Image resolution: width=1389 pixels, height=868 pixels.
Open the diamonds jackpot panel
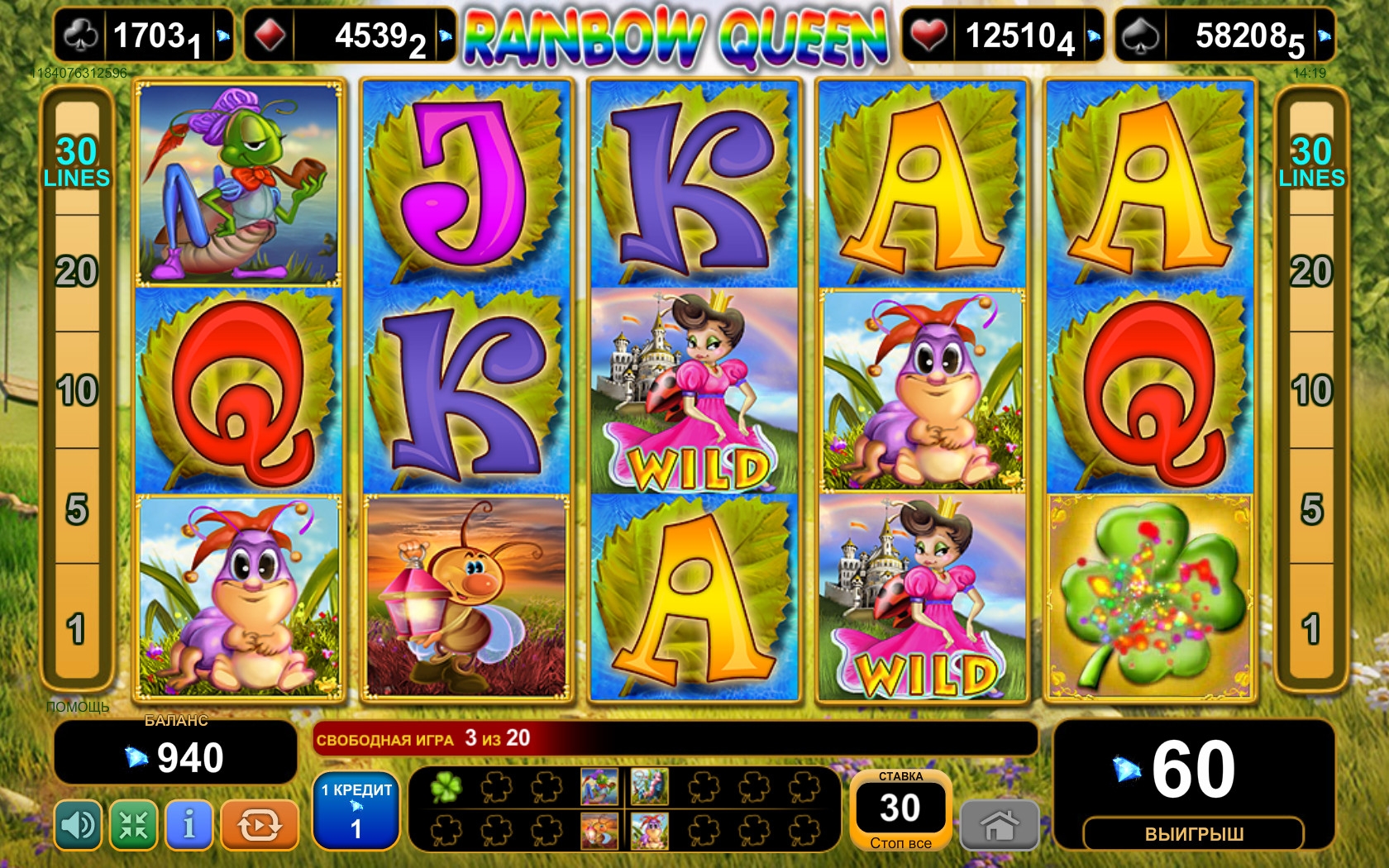[349, 36]
